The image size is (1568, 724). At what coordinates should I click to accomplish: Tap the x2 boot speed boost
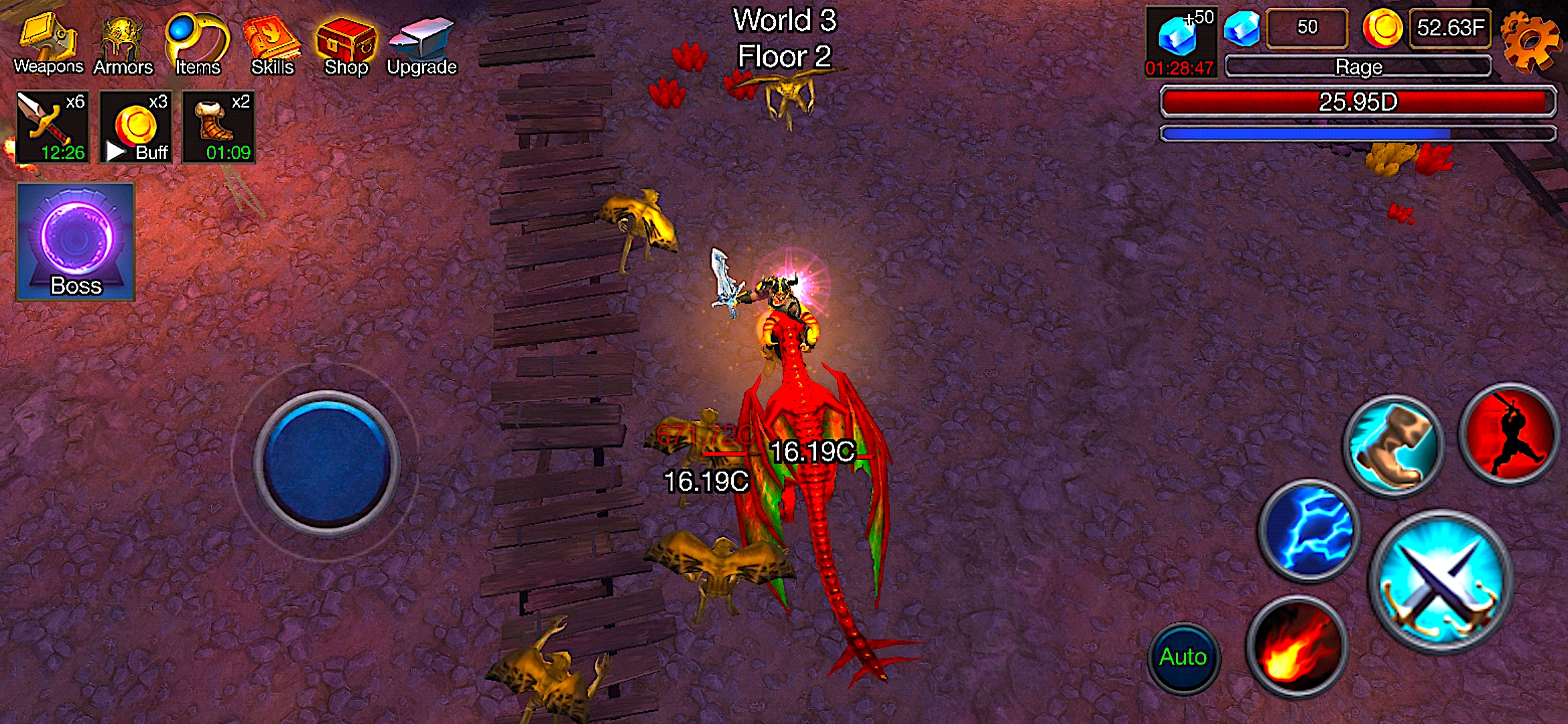tap(219, 127)
